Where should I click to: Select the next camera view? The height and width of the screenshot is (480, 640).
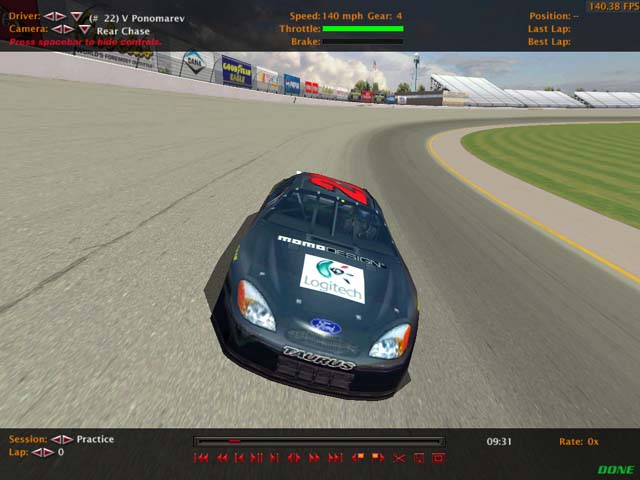(x=68, y=30)
